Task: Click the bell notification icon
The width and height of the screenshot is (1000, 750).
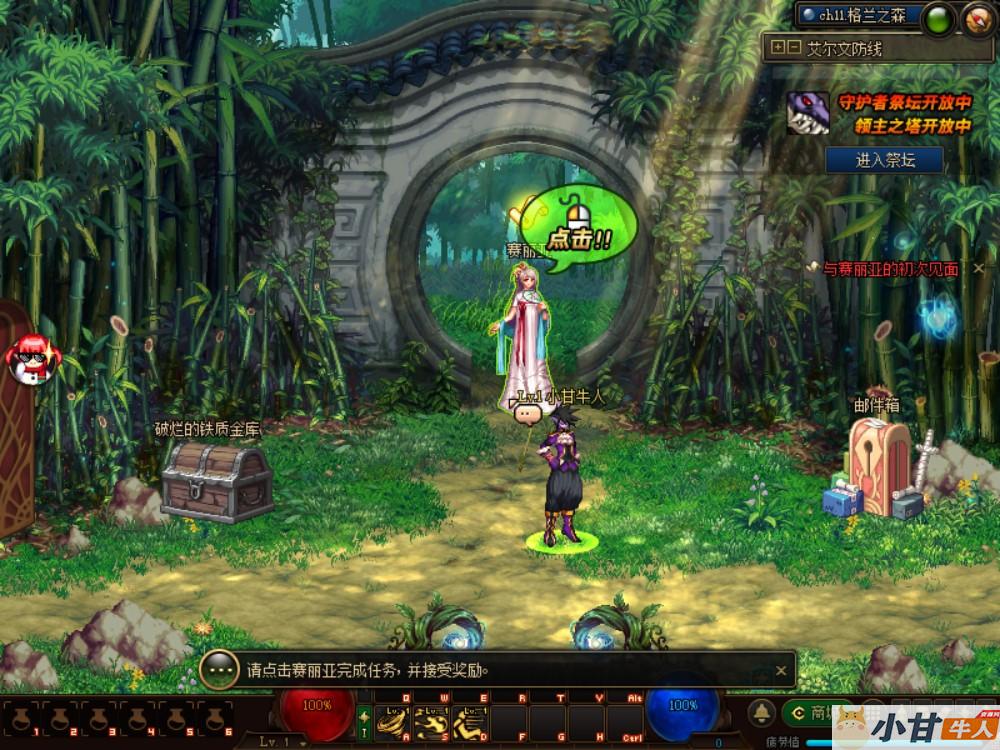Action: click(763, 712)
